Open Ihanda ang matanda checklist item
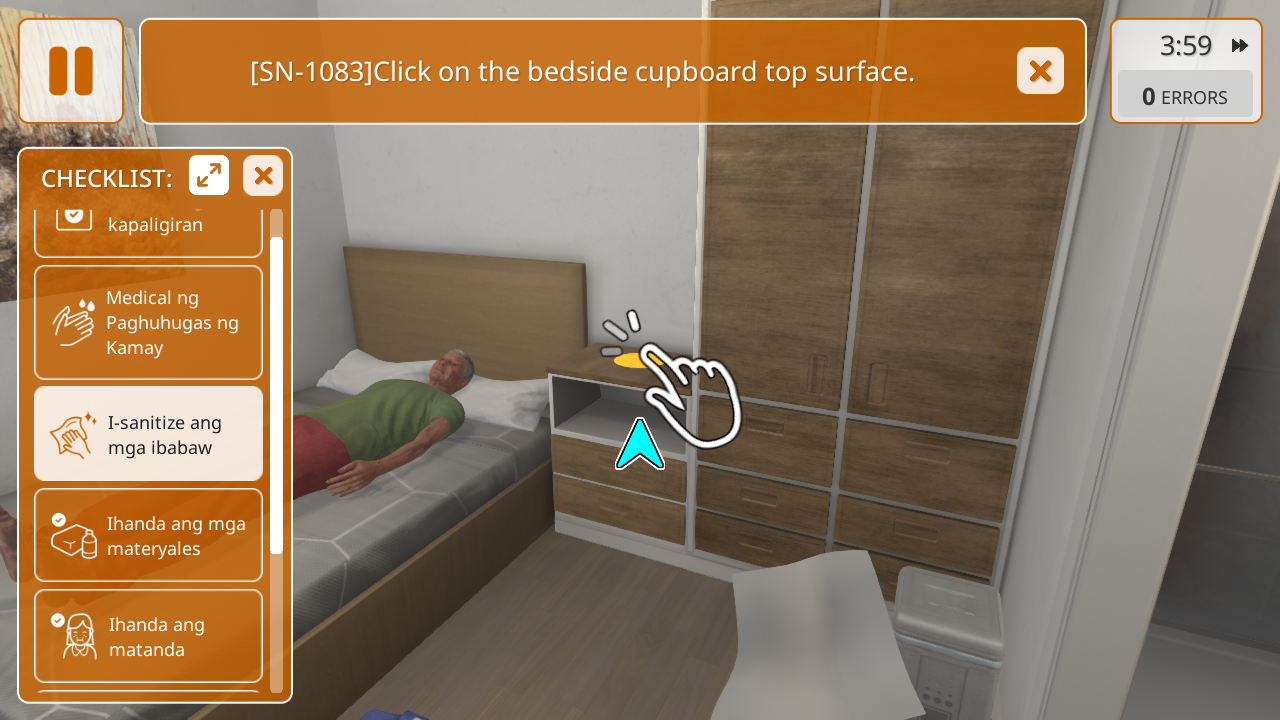Viewport: 1280px width, 720px height. point(149,636)
